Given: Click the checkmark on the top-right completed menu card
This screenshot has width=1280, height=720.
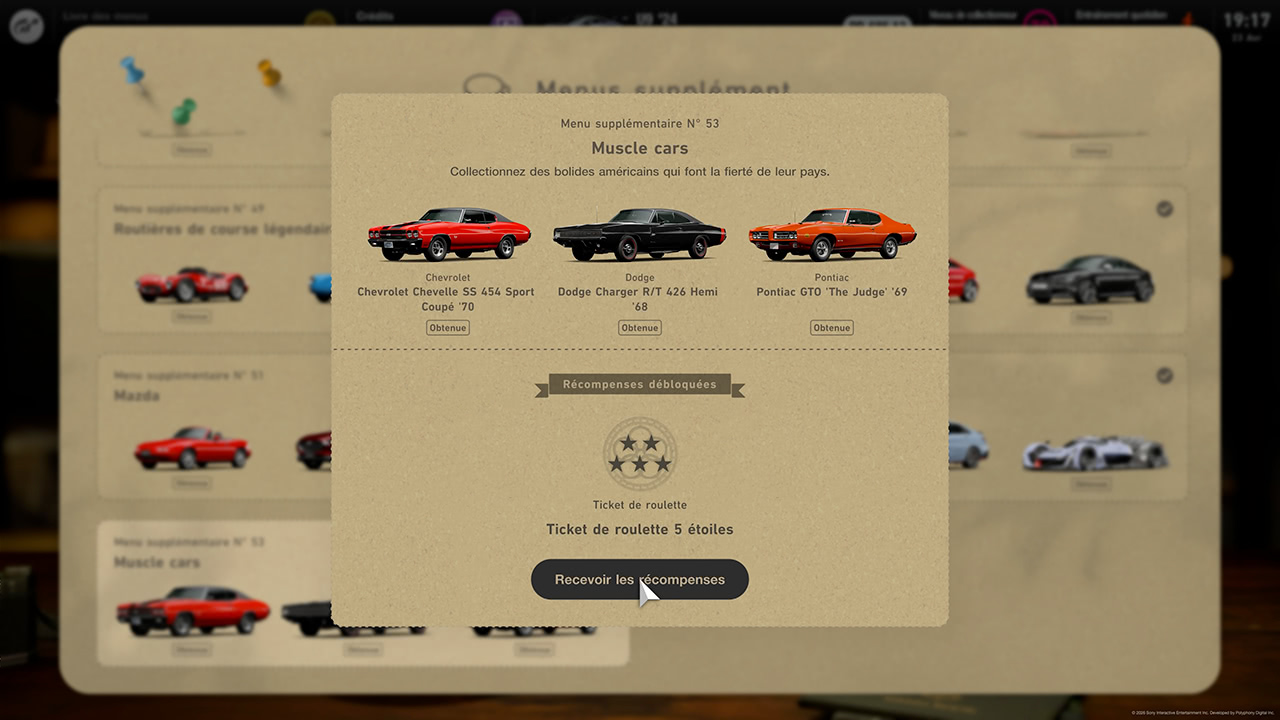Looking at the screenshot, I should coord(1164,209).
